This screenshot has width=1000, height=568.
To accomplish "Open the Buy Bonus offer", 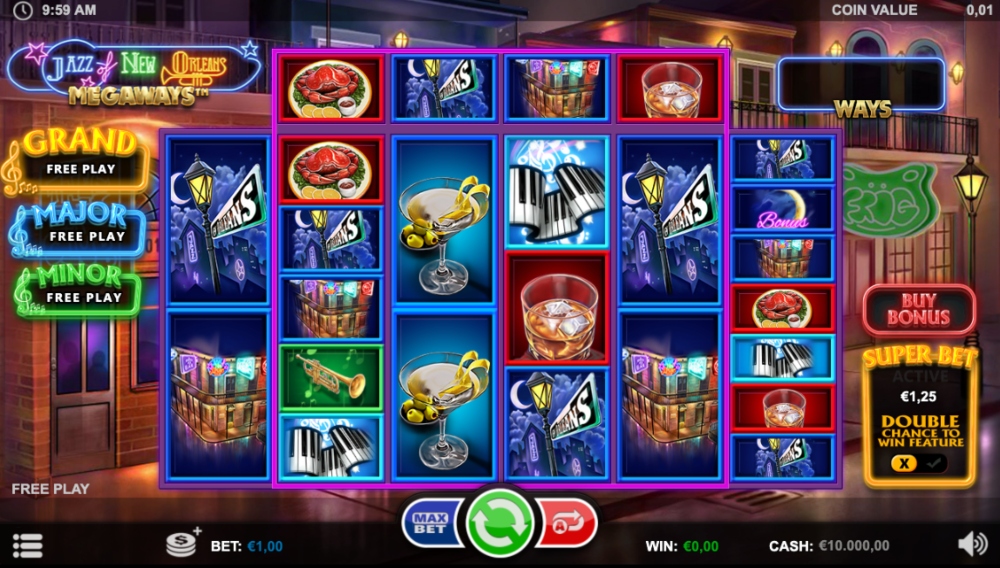I will pos(918,309).
